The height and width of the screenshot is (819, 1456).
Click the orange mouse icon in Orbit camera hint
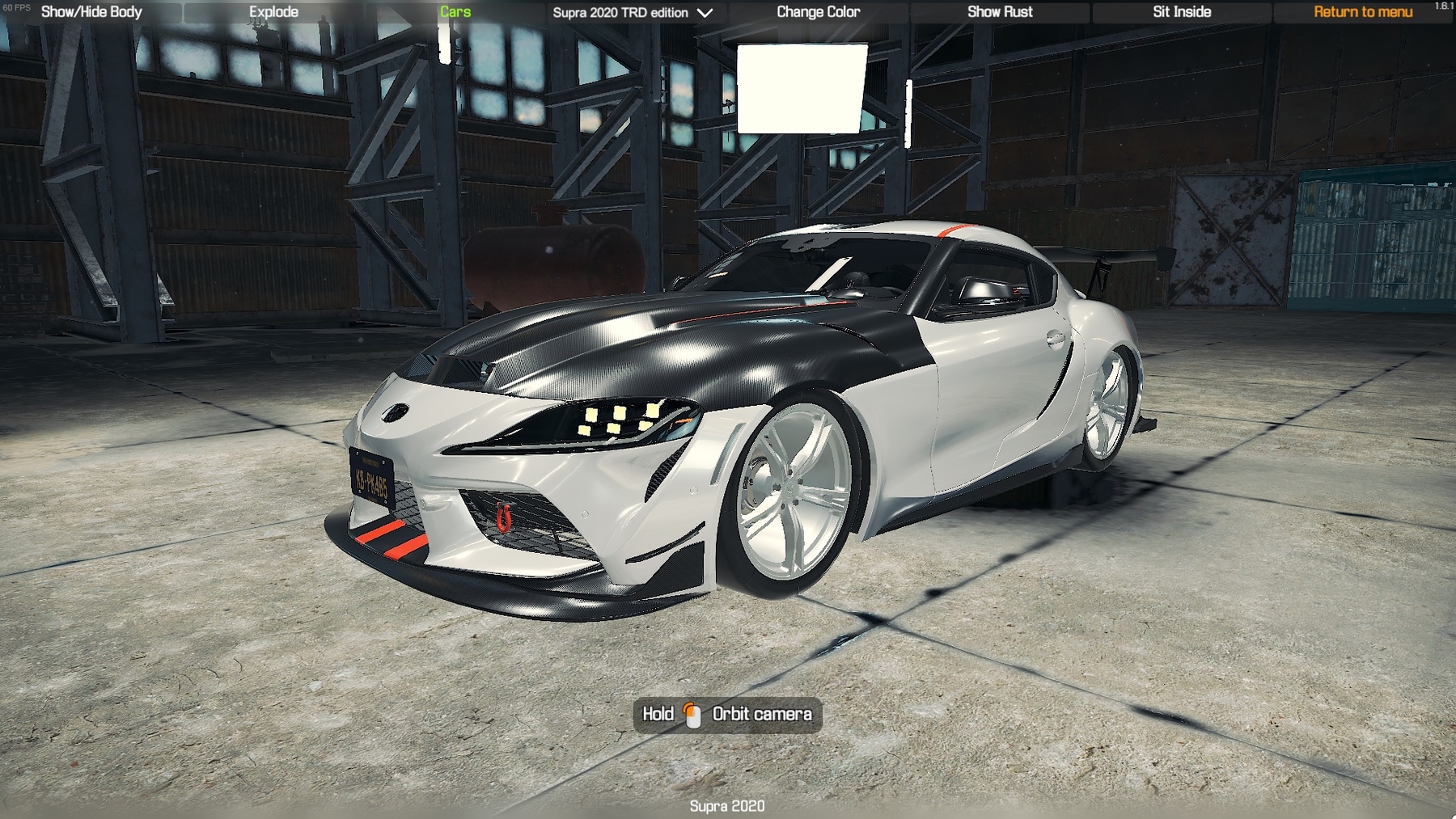(692, 715)
